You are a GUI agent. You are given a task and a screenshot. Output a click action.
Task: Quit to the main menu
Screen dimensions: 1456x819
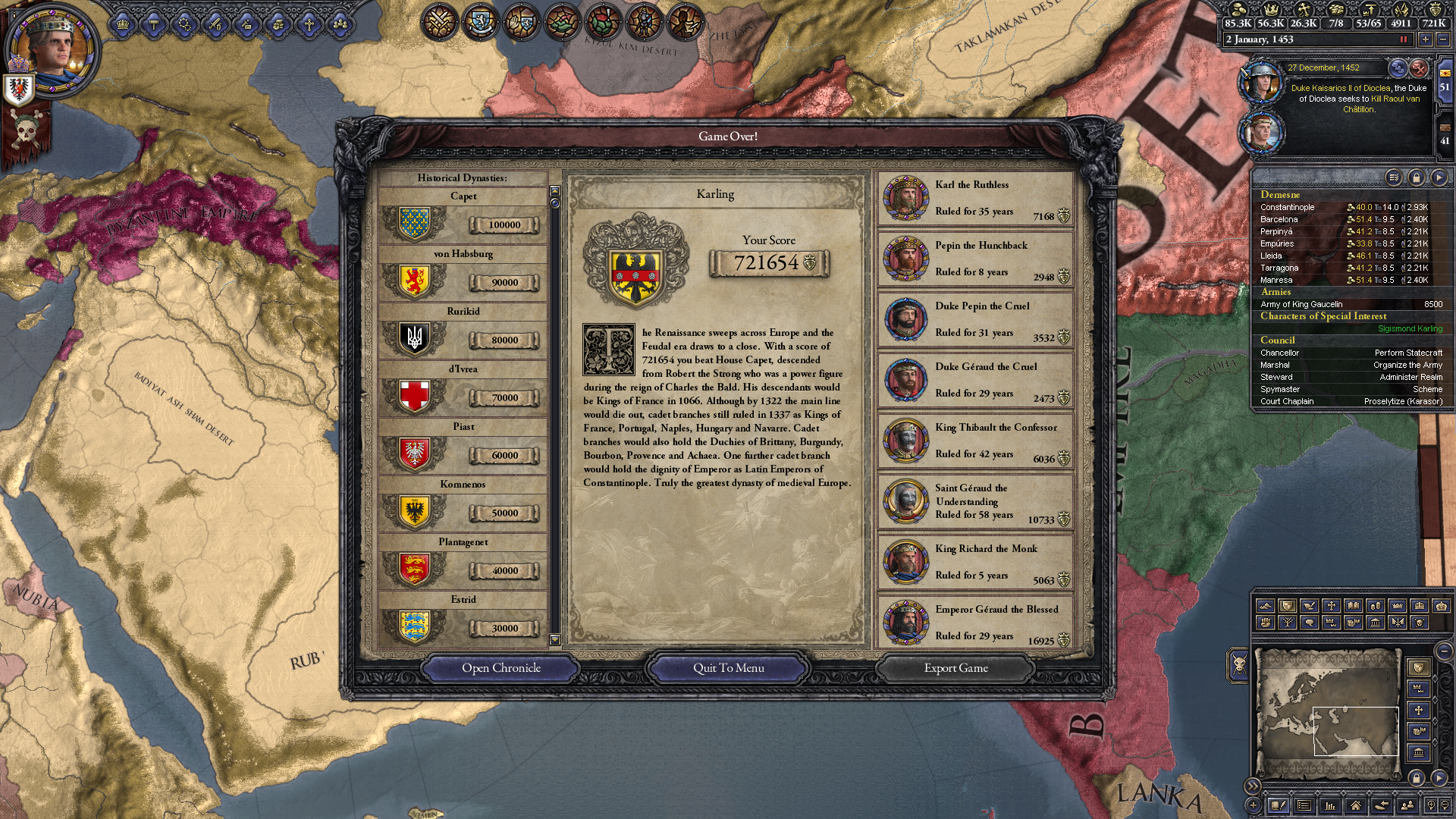click(x=728, y=668)
